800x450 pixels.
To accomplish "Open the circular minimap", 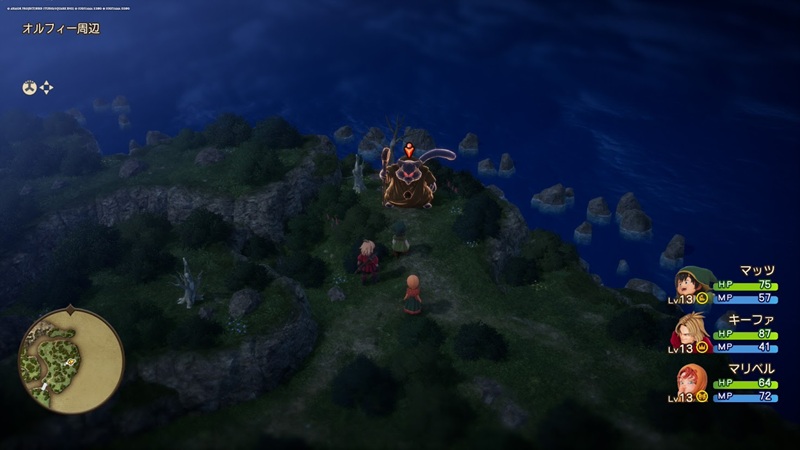I will [x=70, y=358].
